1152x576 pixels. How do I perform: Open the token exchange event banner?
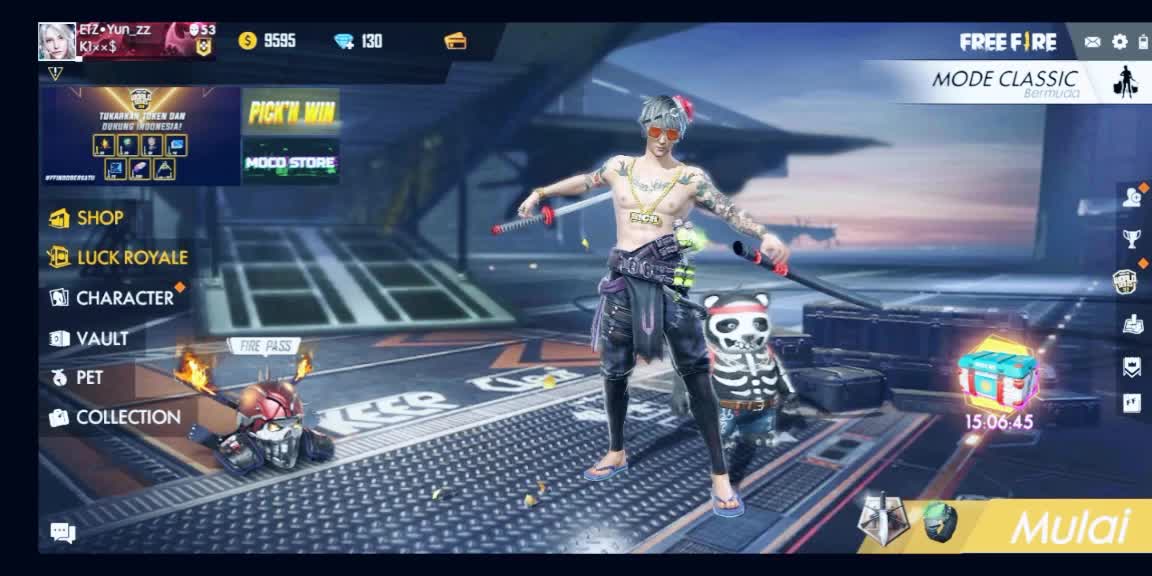pos(141,136)
